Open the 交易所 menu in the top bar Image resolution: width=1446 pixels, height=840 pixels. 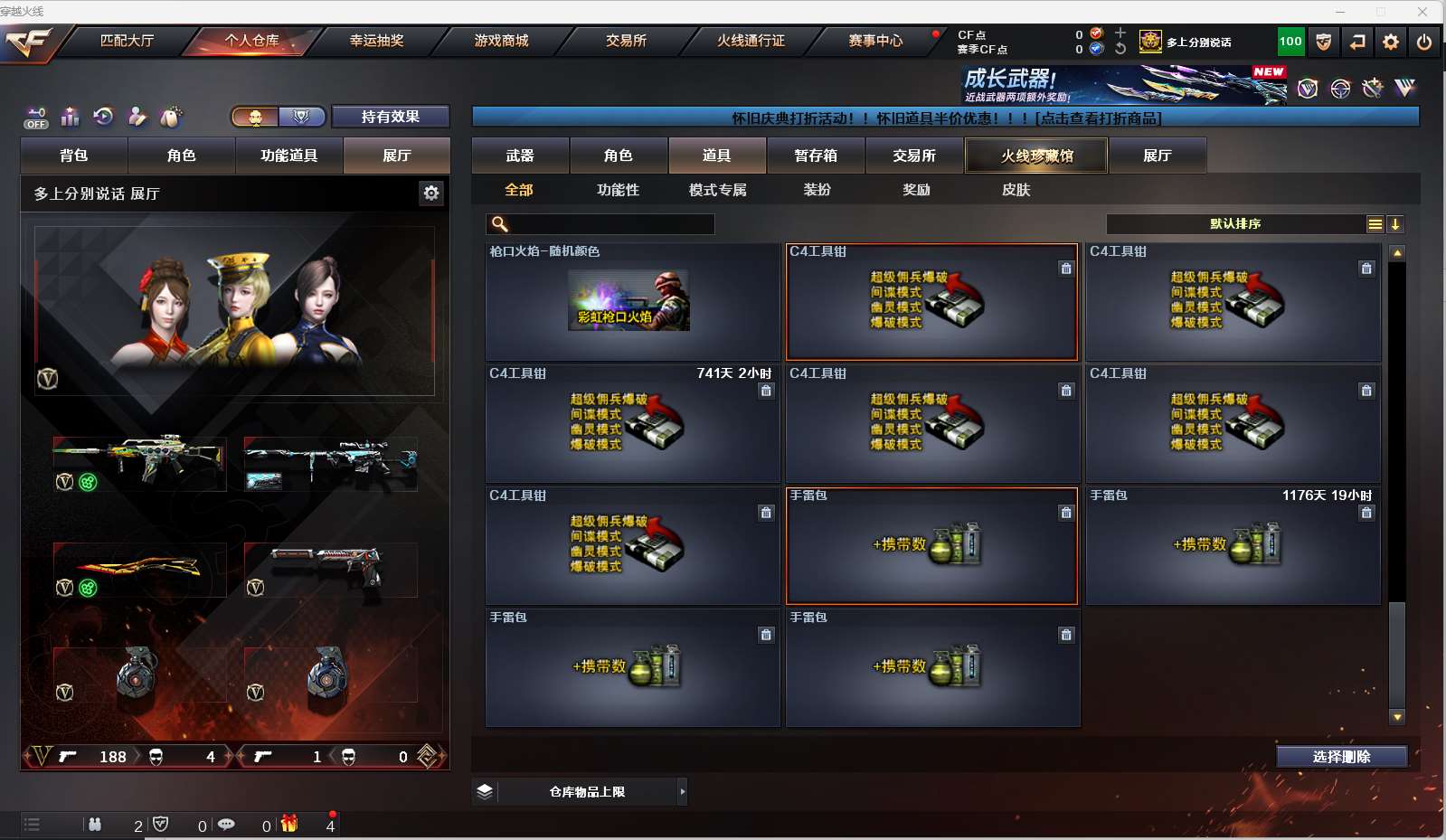(626, 41)
